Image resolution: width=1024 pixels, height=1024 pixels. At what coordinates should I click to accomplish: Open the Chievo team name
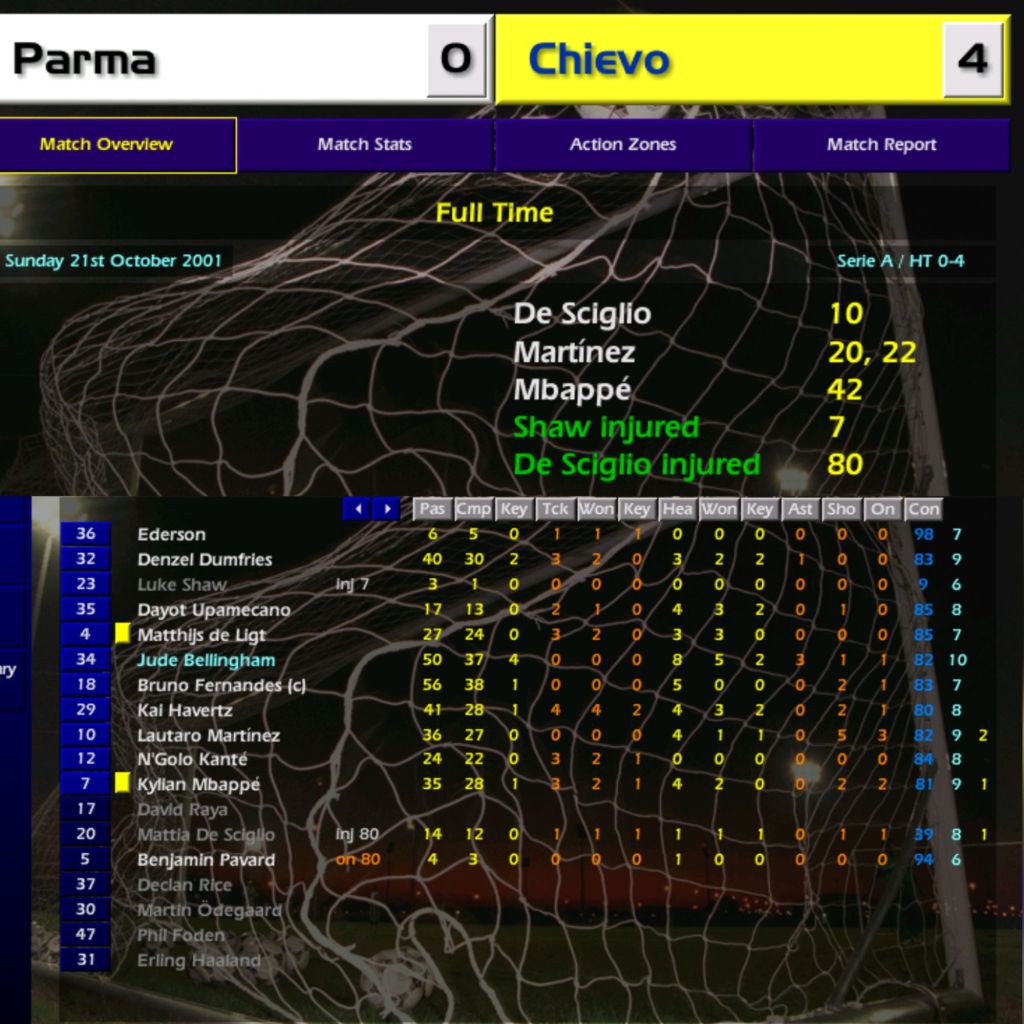coord(598,60)
